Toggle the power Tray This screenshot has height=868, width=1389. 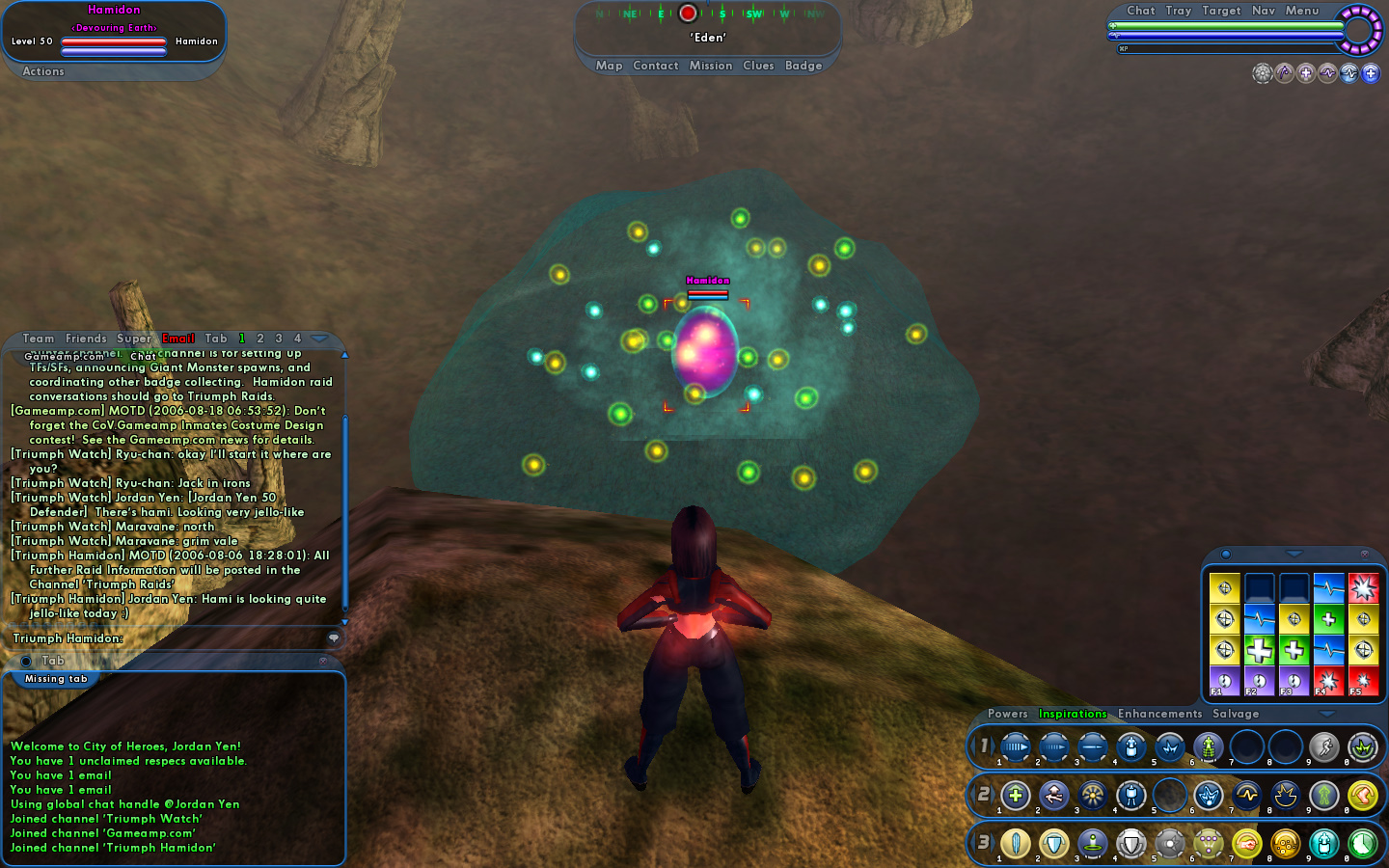[1178, 11]
